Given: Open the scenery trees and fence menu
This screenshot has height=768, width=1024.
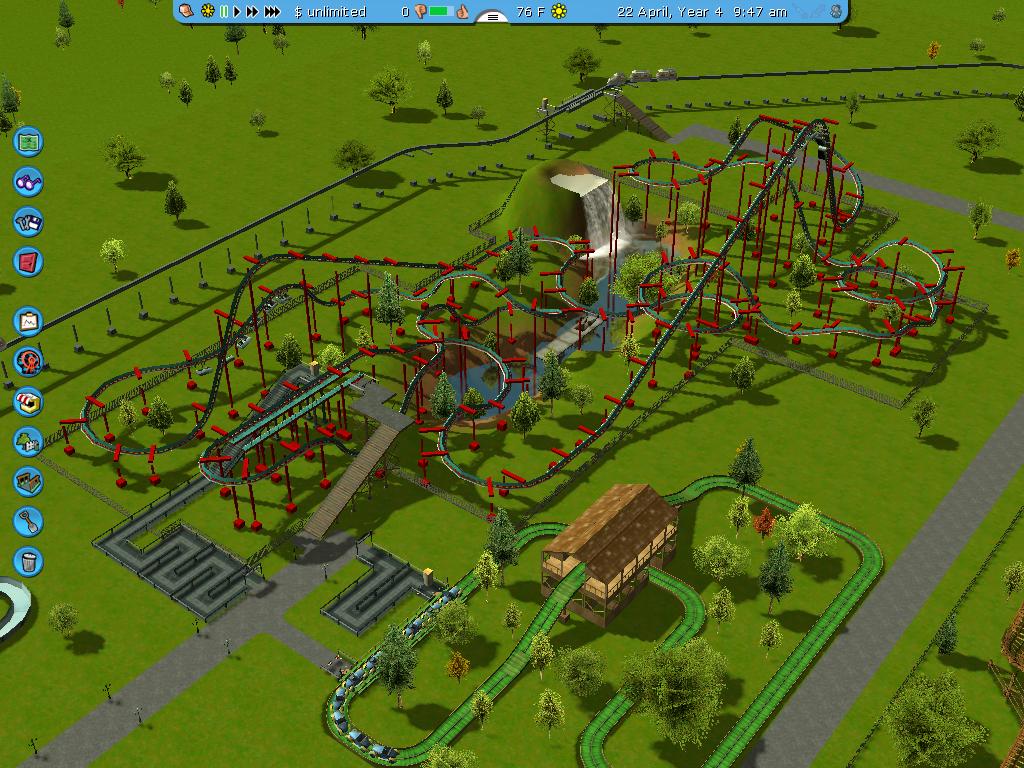Looking at the screenshot, I should (28, 441).
